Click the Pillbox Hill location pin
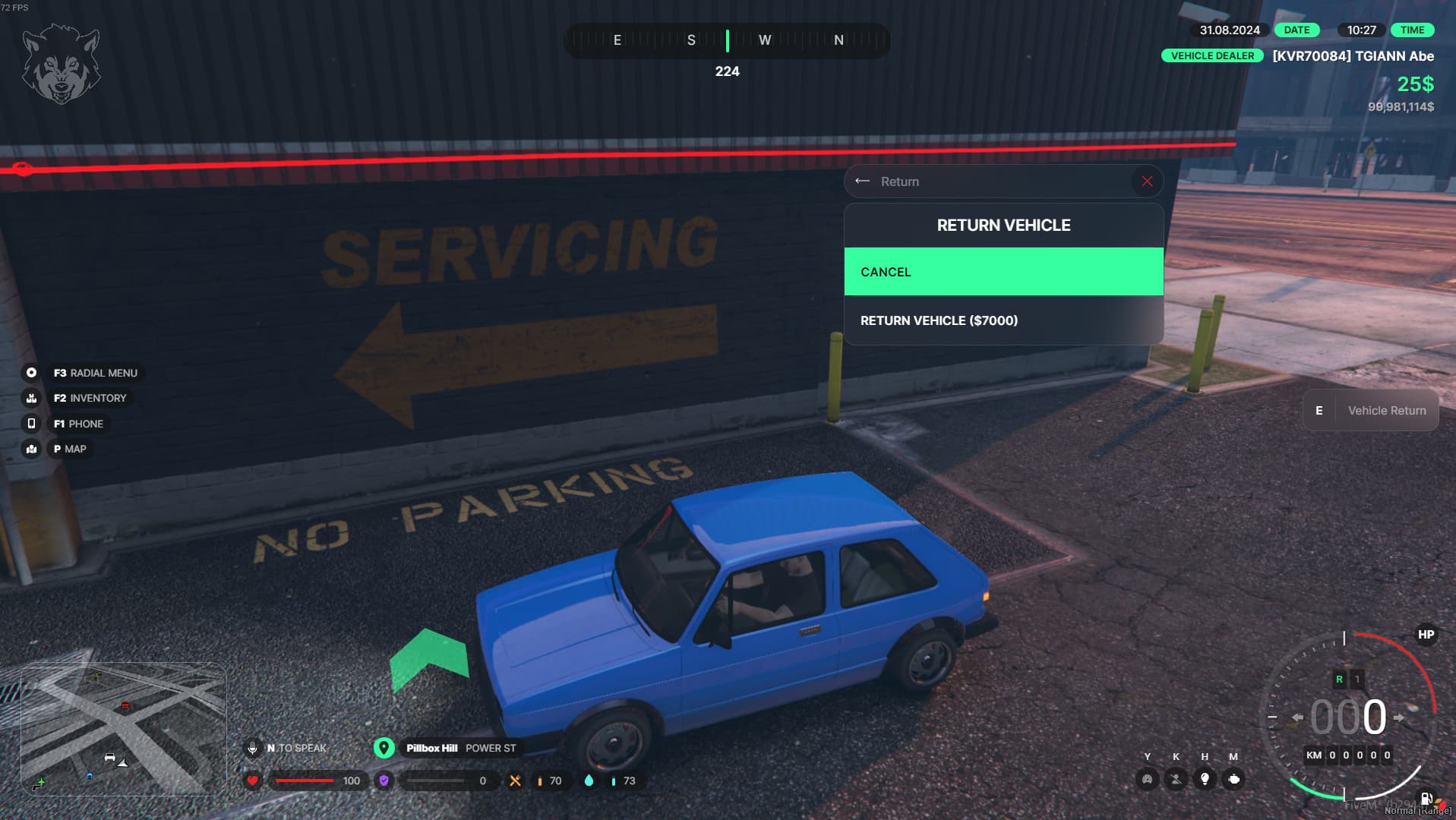The image size is (1456, 820). click(x=384, y=749)
